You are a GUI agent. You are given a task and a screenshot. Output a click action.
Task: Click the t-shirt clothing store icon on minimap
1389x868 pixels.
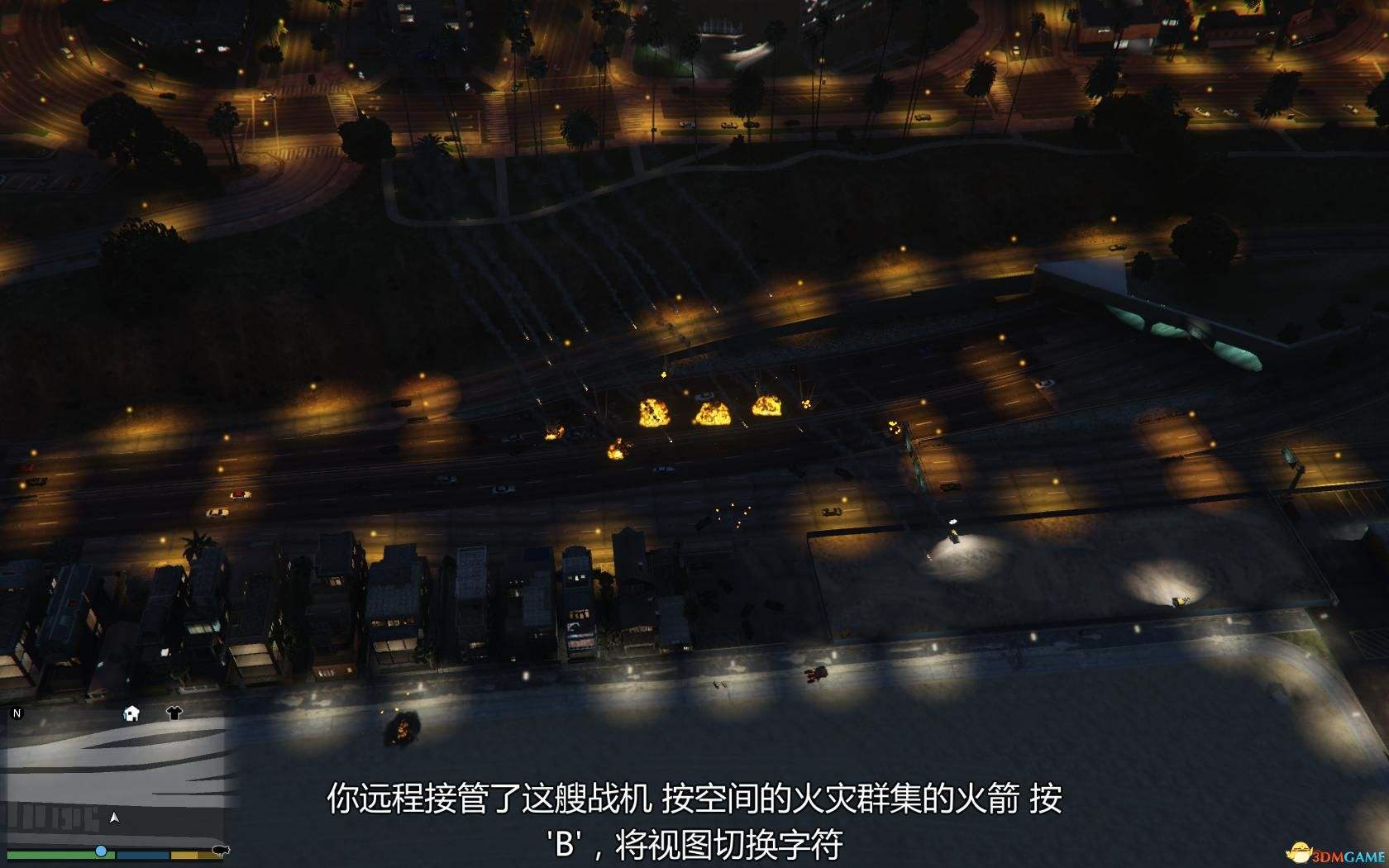pos(174,713)
